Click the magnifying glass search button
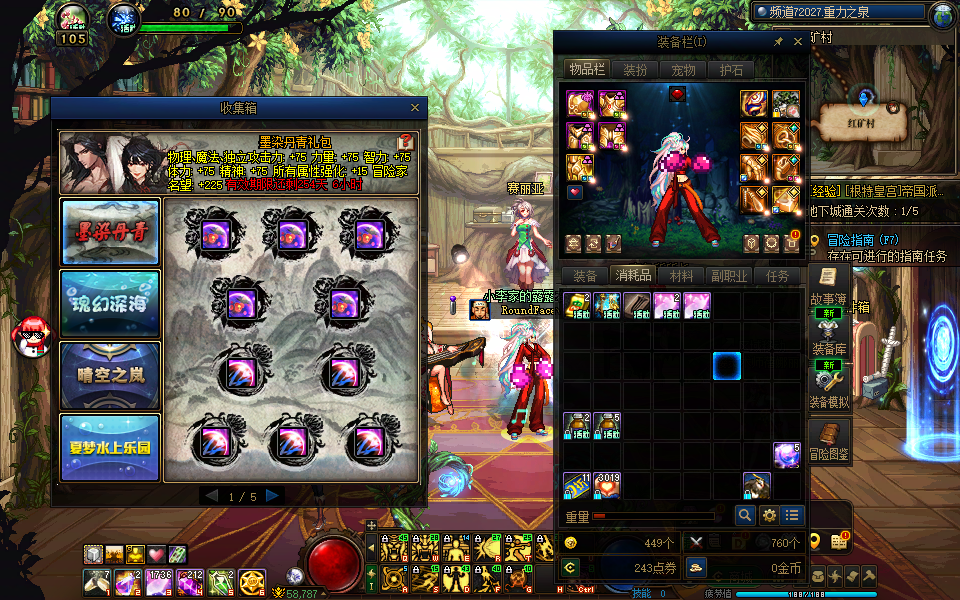The image size is (960, 600). pyautogui.click(x=745, y=515)
